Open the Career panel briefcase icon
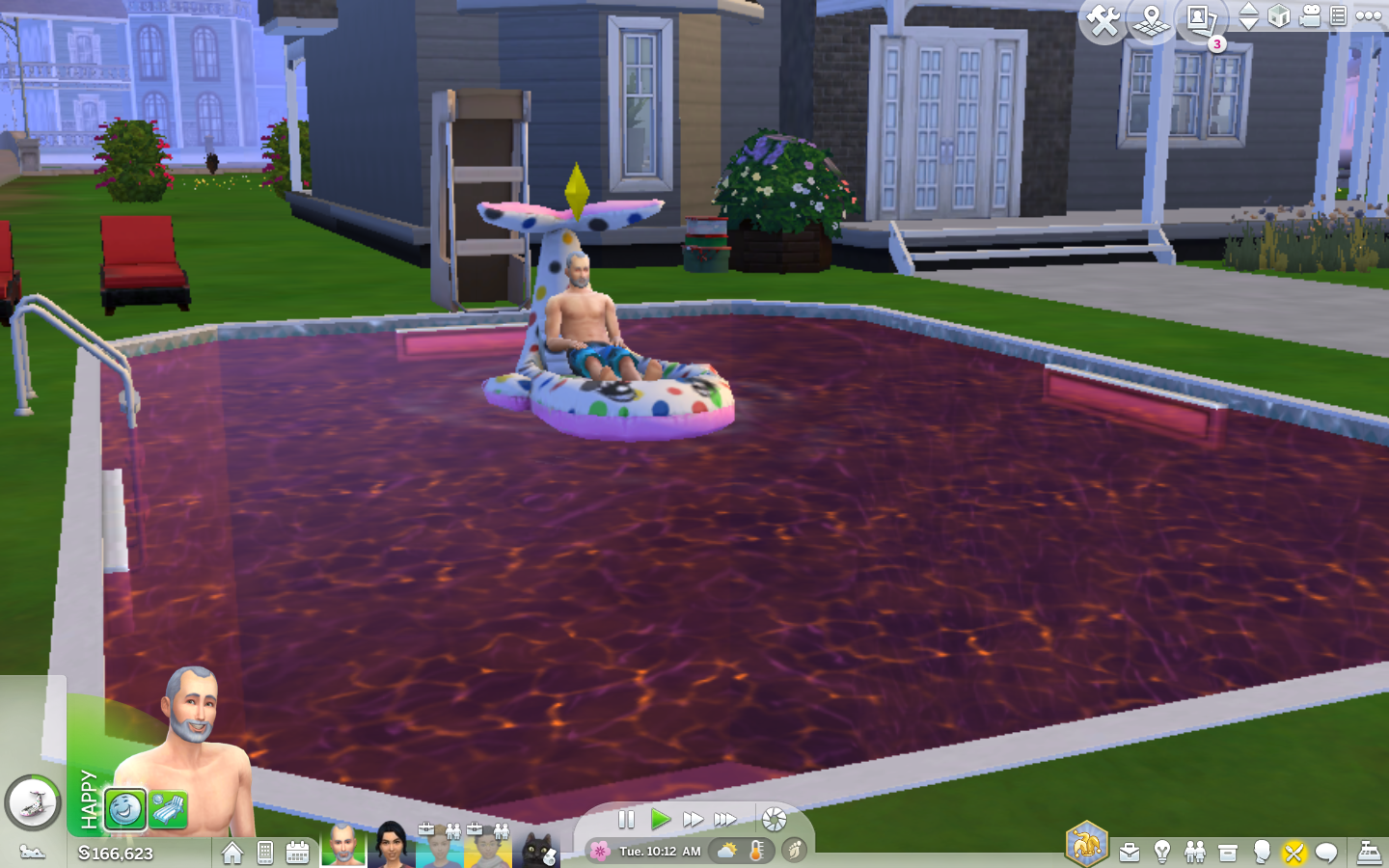This screenshot has height=868, width=1389. pos(1129,852)
